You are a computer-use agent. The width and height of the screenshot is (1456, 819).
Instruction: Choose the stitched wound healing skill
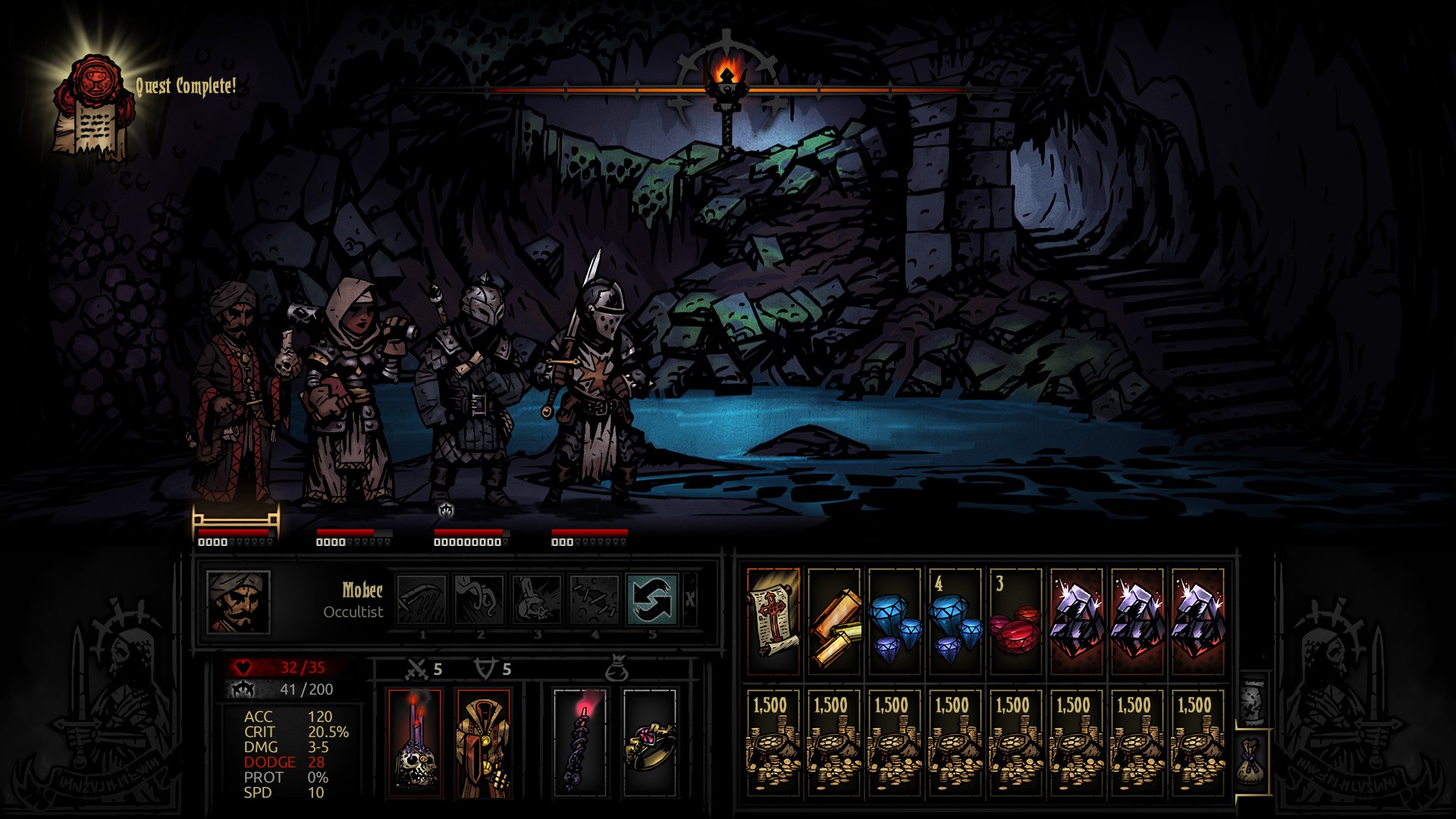pos(595,599)
